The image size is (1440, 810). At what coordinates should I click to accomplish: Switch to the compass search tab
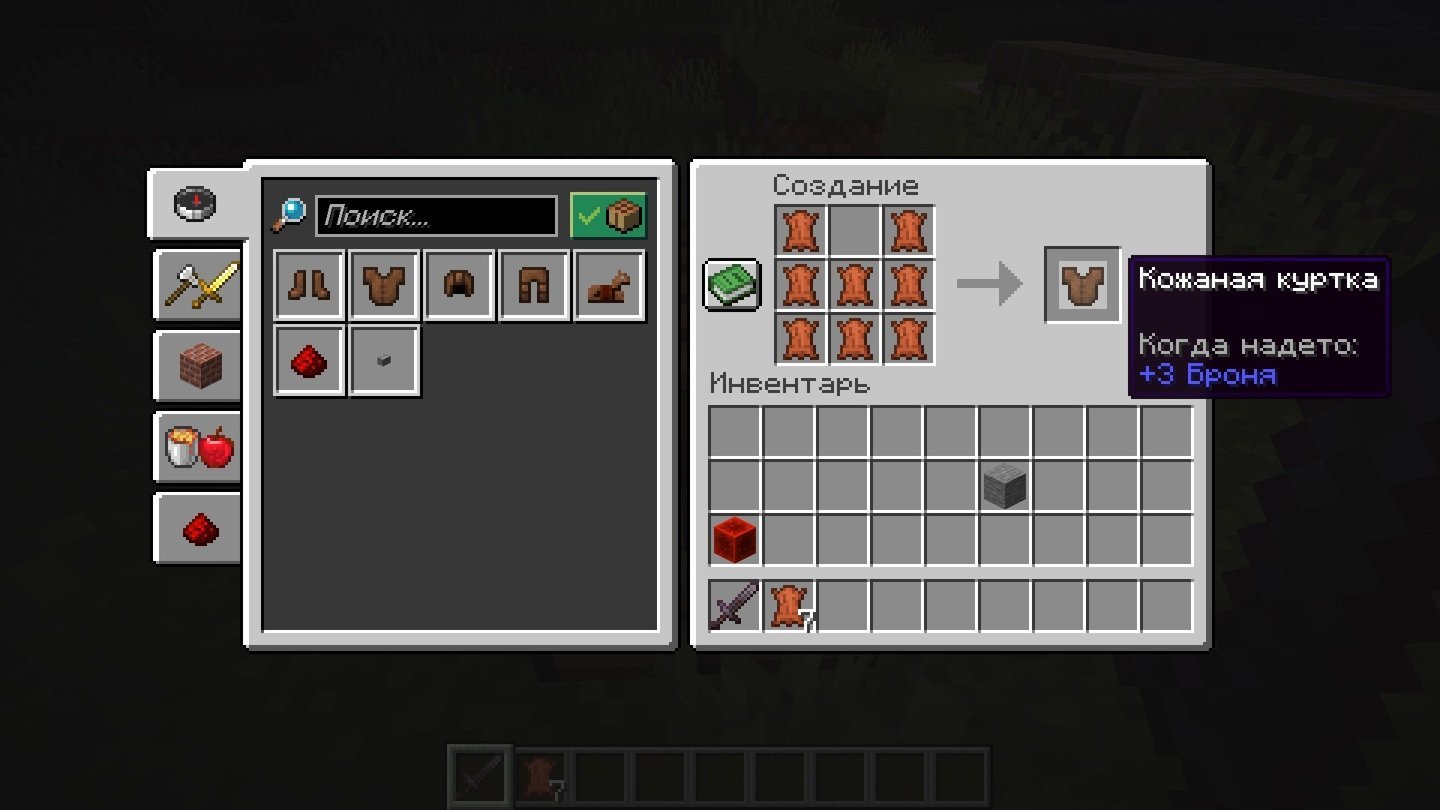(x=197, y=204)
